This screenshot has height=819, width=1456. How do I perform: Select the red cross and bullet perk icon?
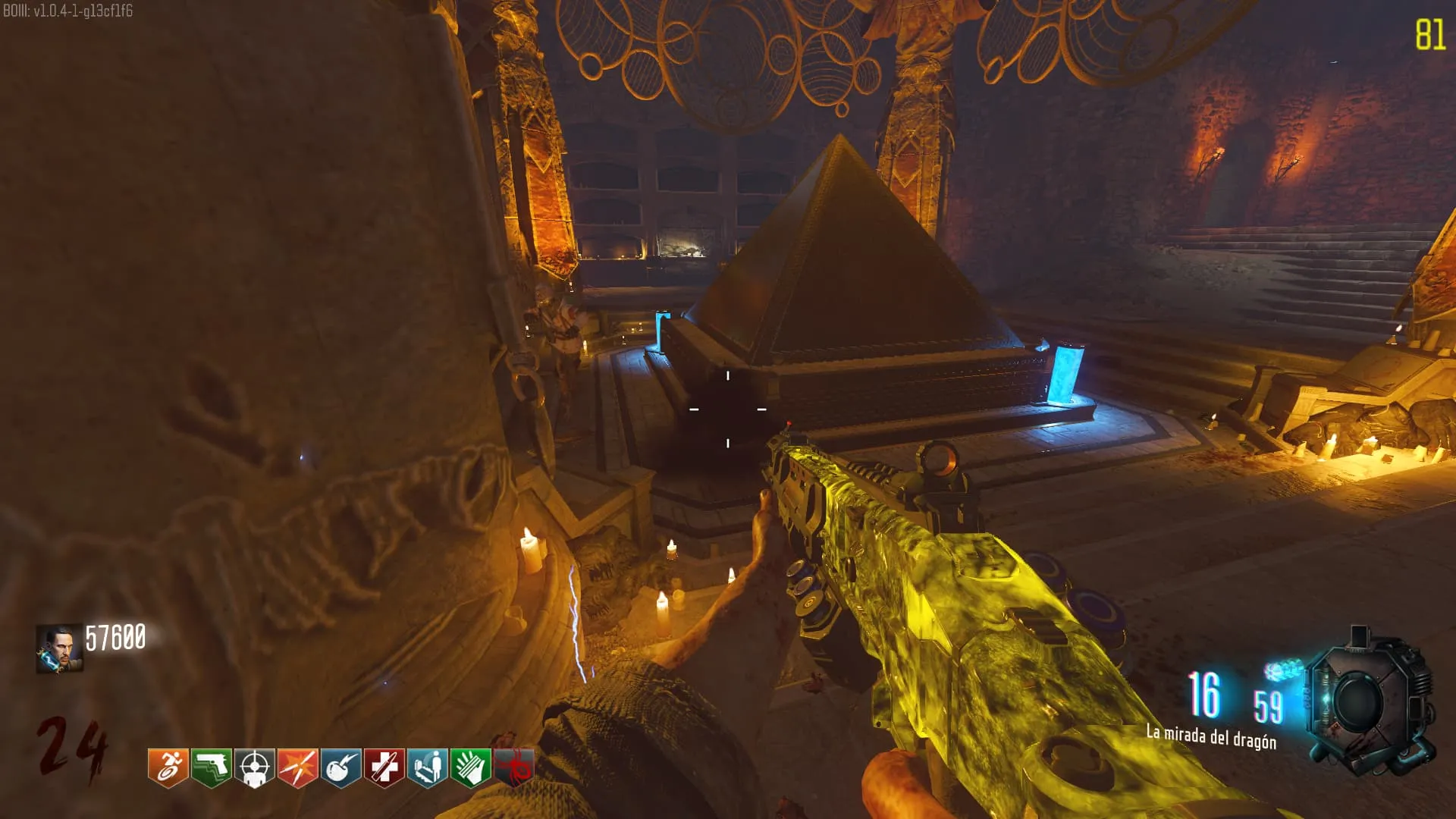click(384, 767)
